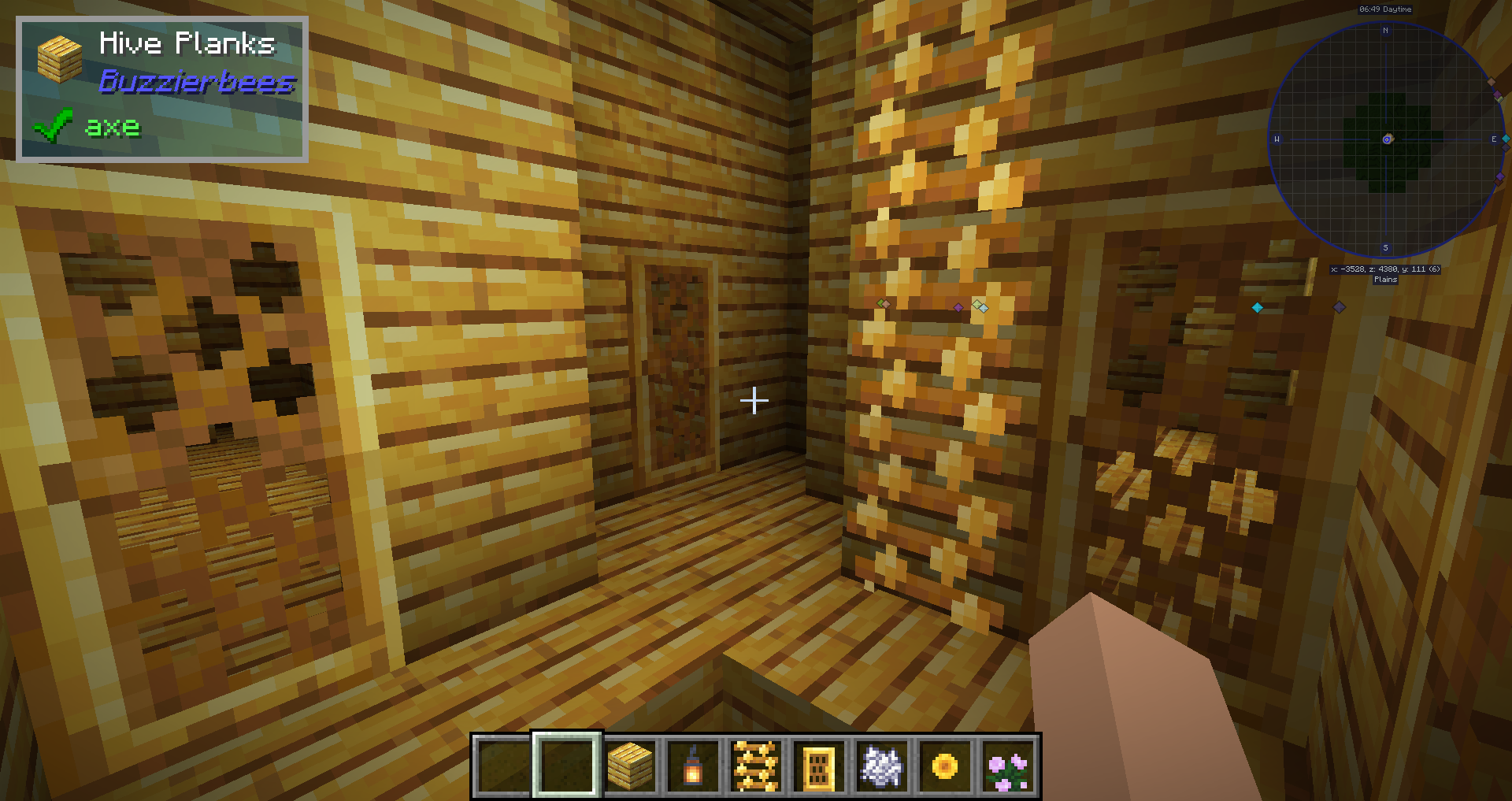The width and height of the screenshot is (1512, 801).
Task: Select the yellow hive door slot
Action: click(x=819, y=766)
